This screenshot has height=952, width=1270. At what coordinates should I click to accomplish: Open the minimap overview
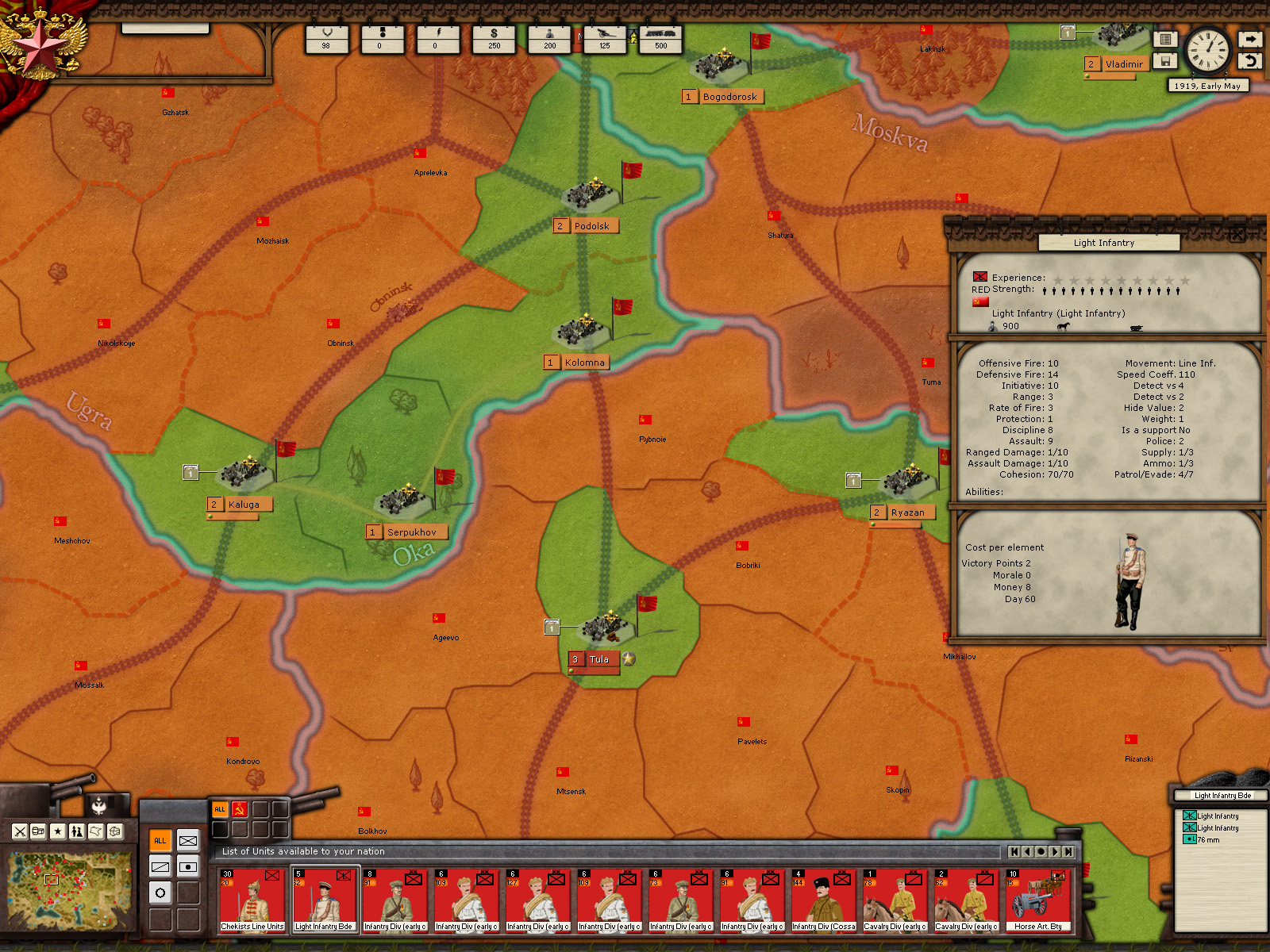pos(70,890)
